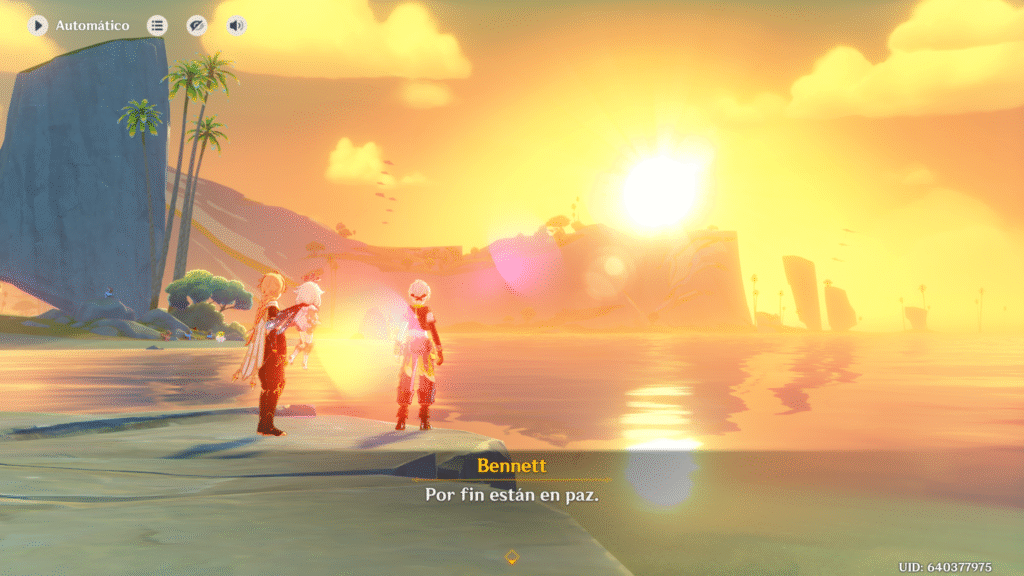1024x576 pixels.
Task: Toggle voice audio with the speaker icon
Action: point(236,25)
